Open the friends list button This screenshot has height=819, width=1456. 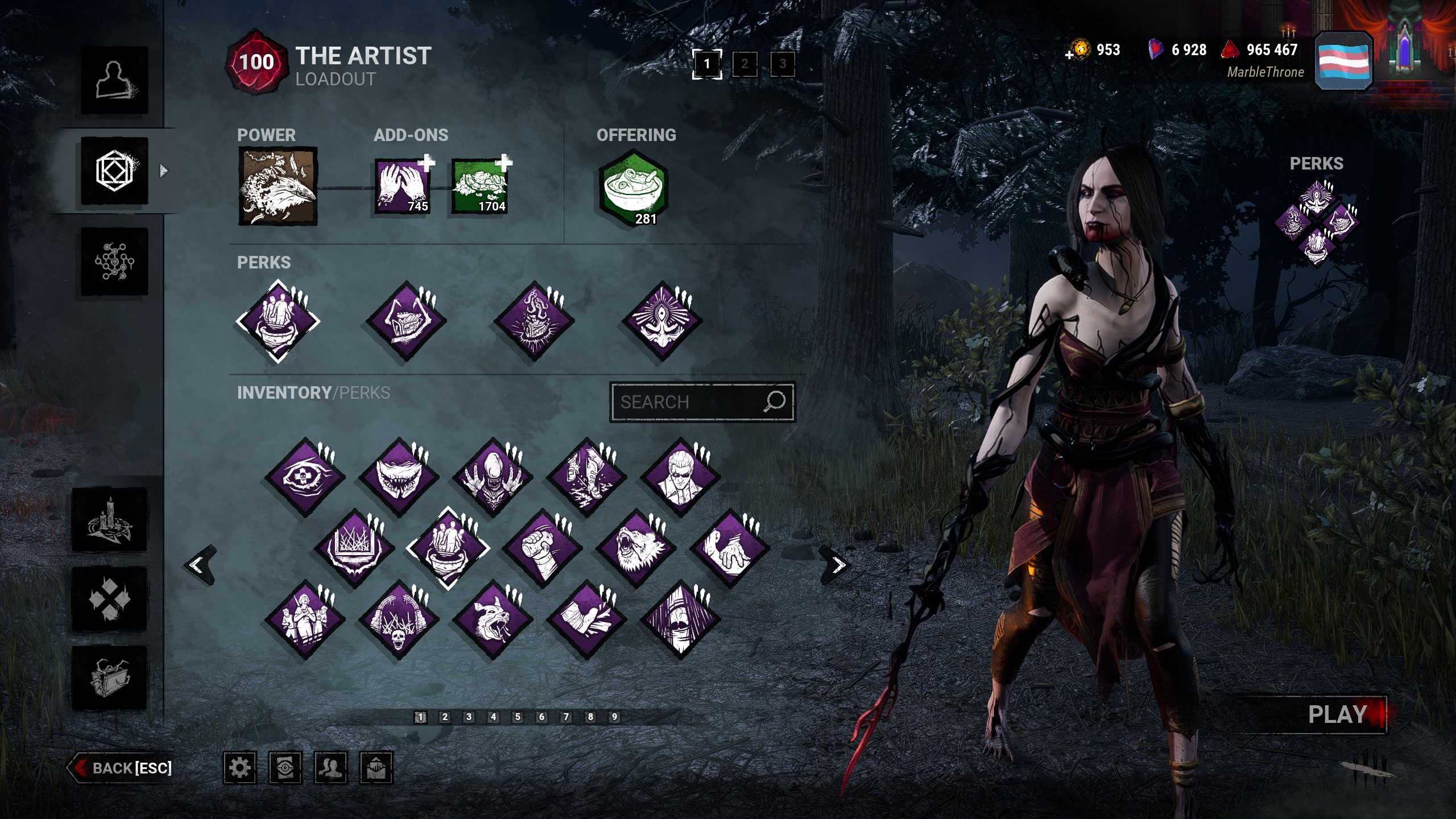tap(330, 768)
